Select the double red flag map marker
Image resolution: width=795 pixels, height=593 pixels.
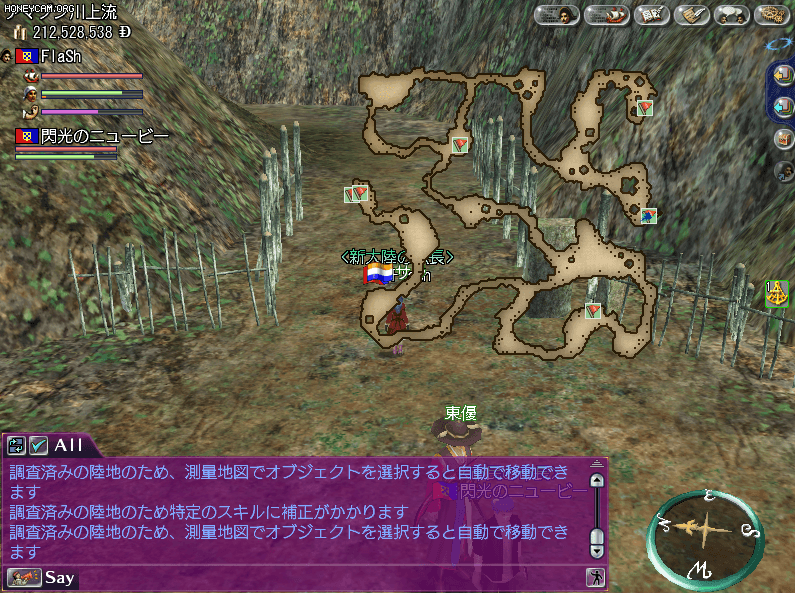[x=357, y=193]
